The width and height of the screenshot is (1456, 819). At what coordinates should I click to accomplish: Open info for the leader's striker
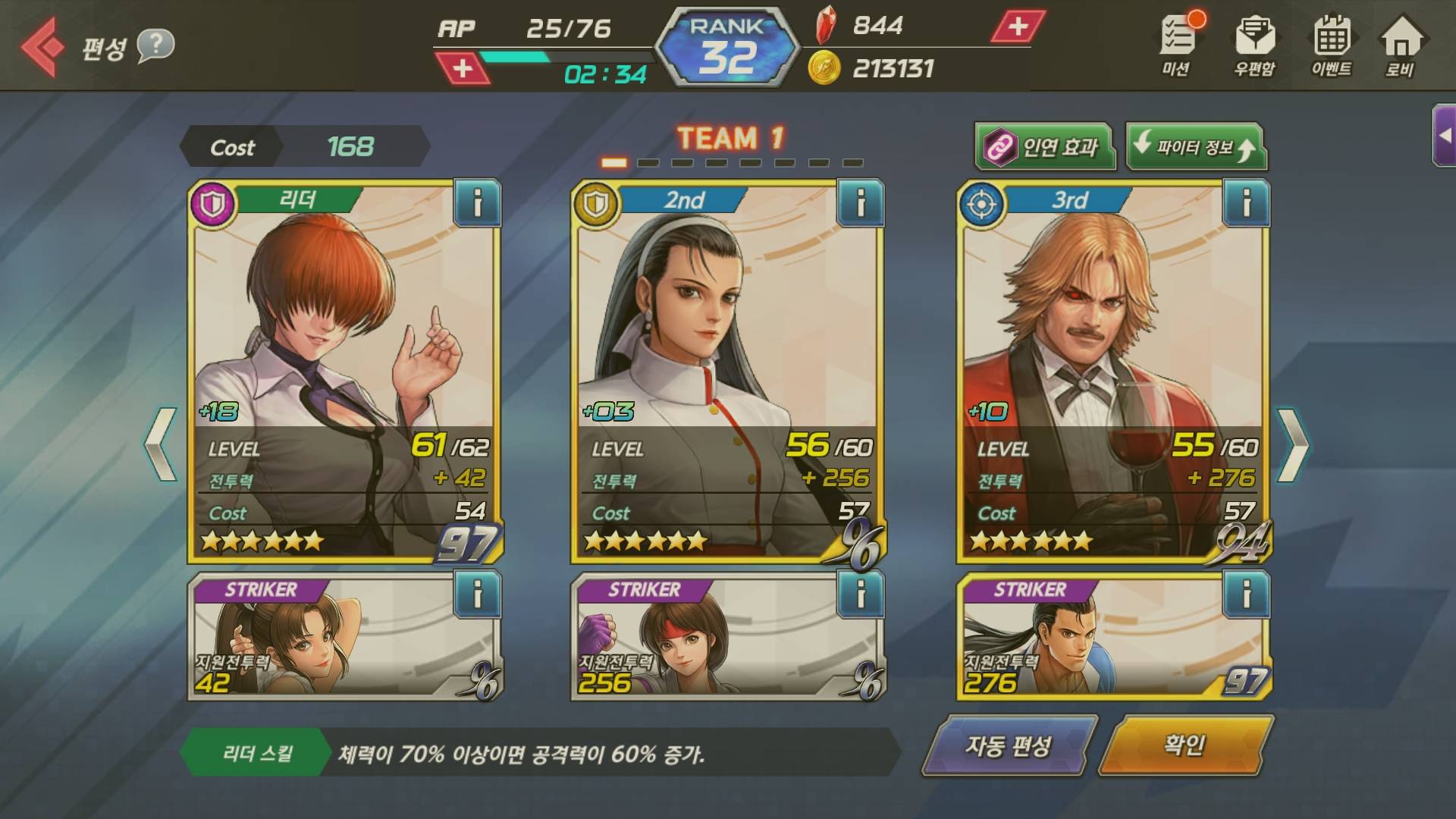tap(477, 595)
